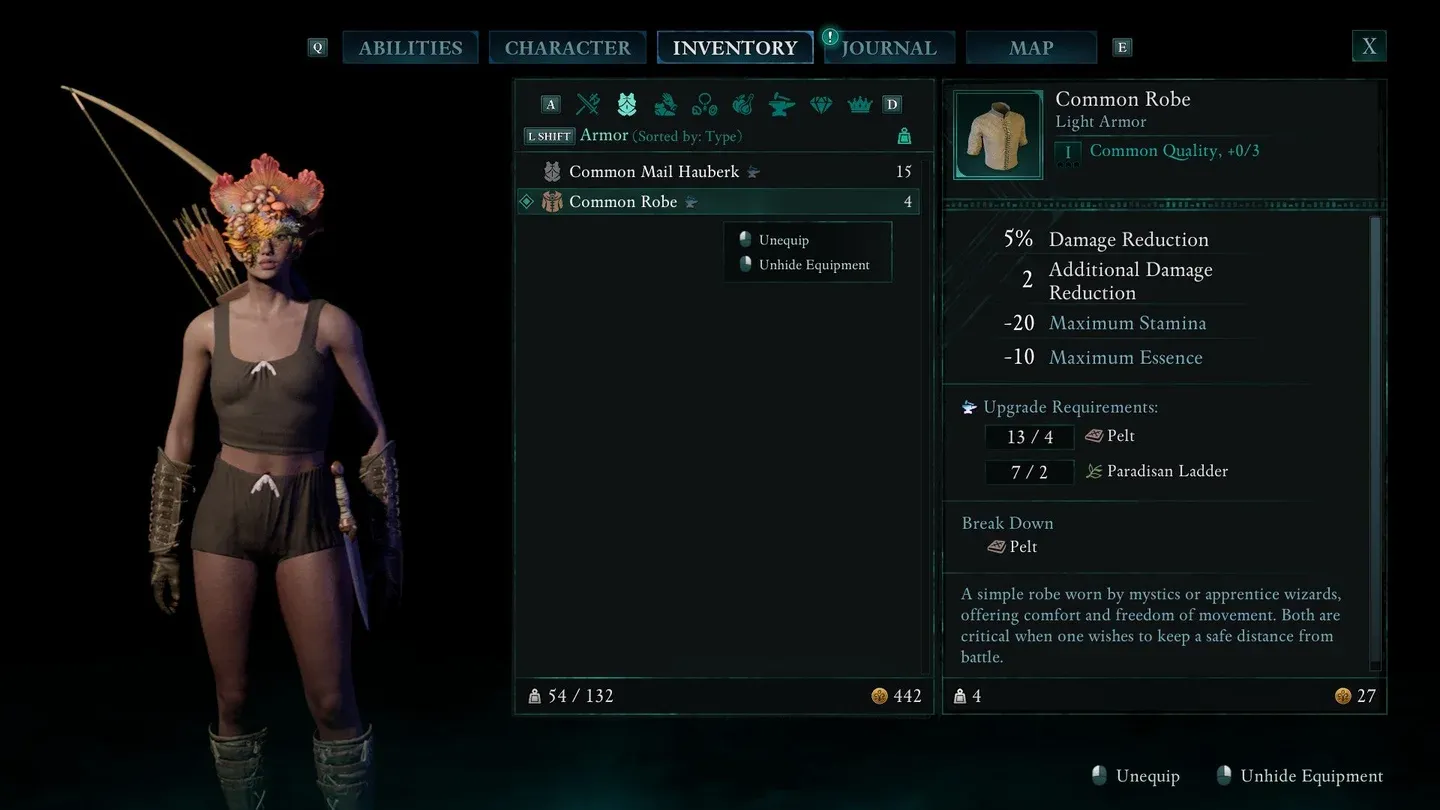Open the gloves and boots category
Image resolution: width=1440 pixels, height=810 pixels.
click(x=665, y=104)
